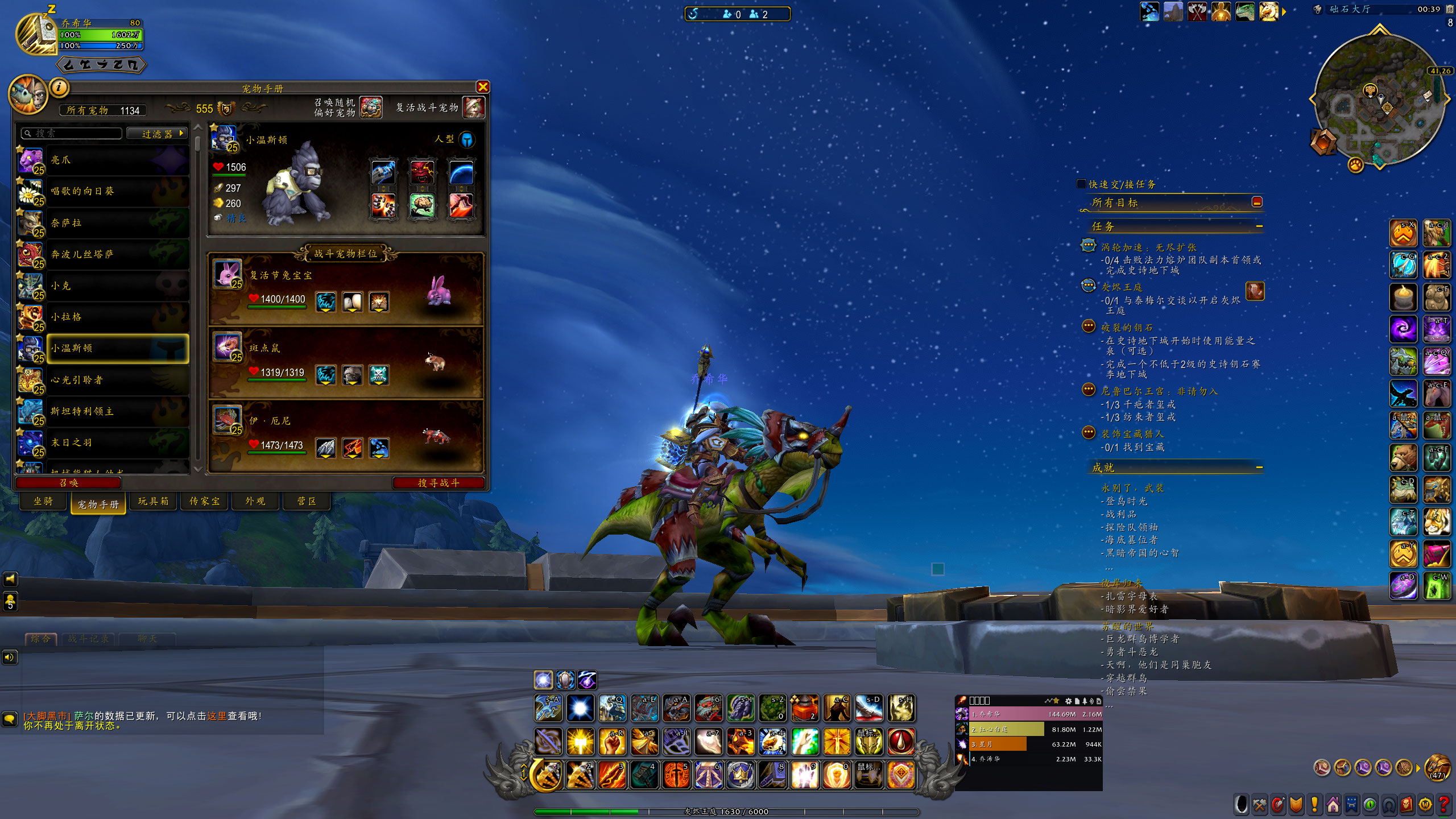Open the red question mark help button
Screen dimensions: 1456x819
tap(1443, 805)
